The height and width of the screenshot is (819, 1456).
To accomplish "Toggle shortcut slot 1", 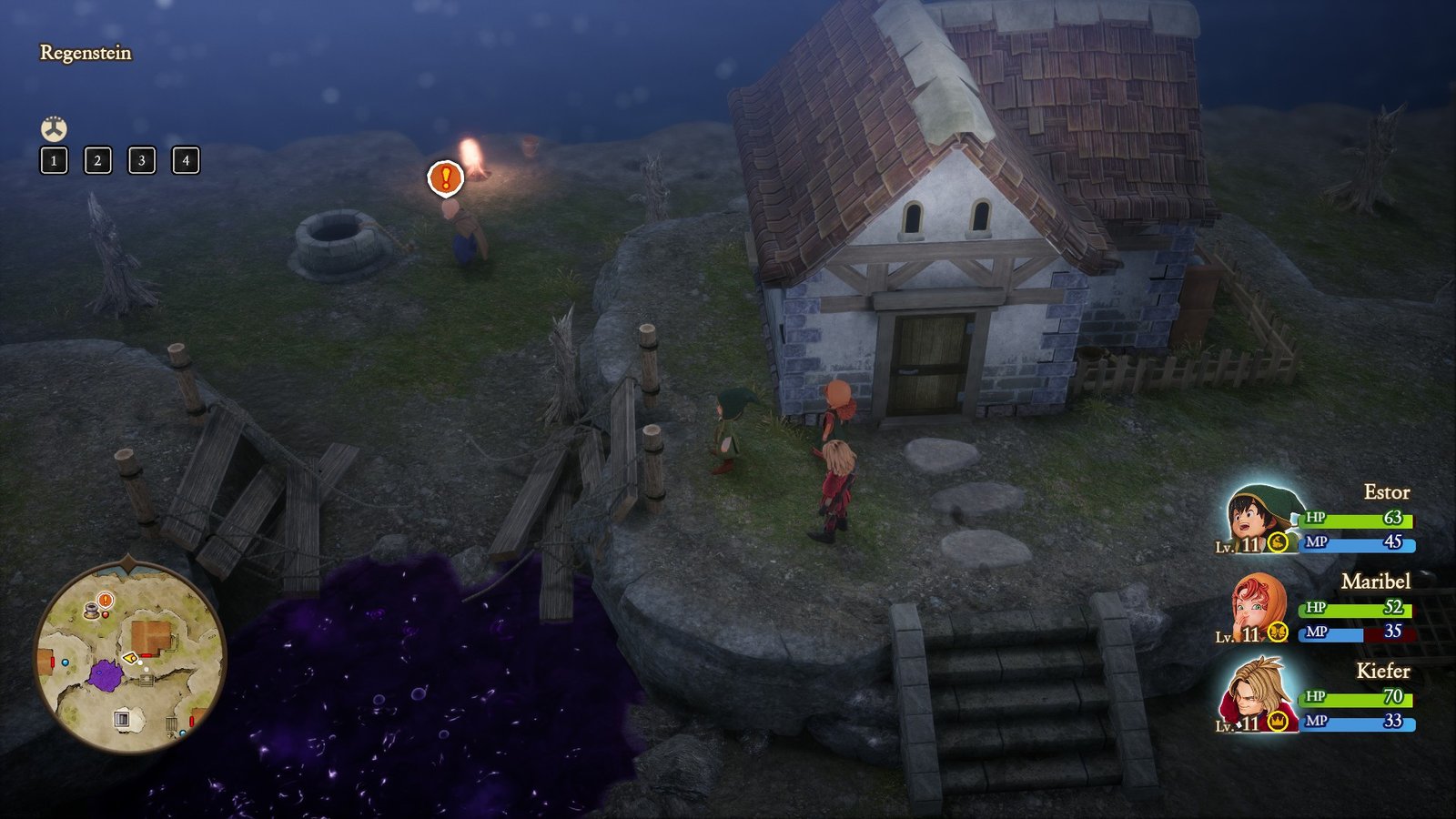I will point(54,162).
